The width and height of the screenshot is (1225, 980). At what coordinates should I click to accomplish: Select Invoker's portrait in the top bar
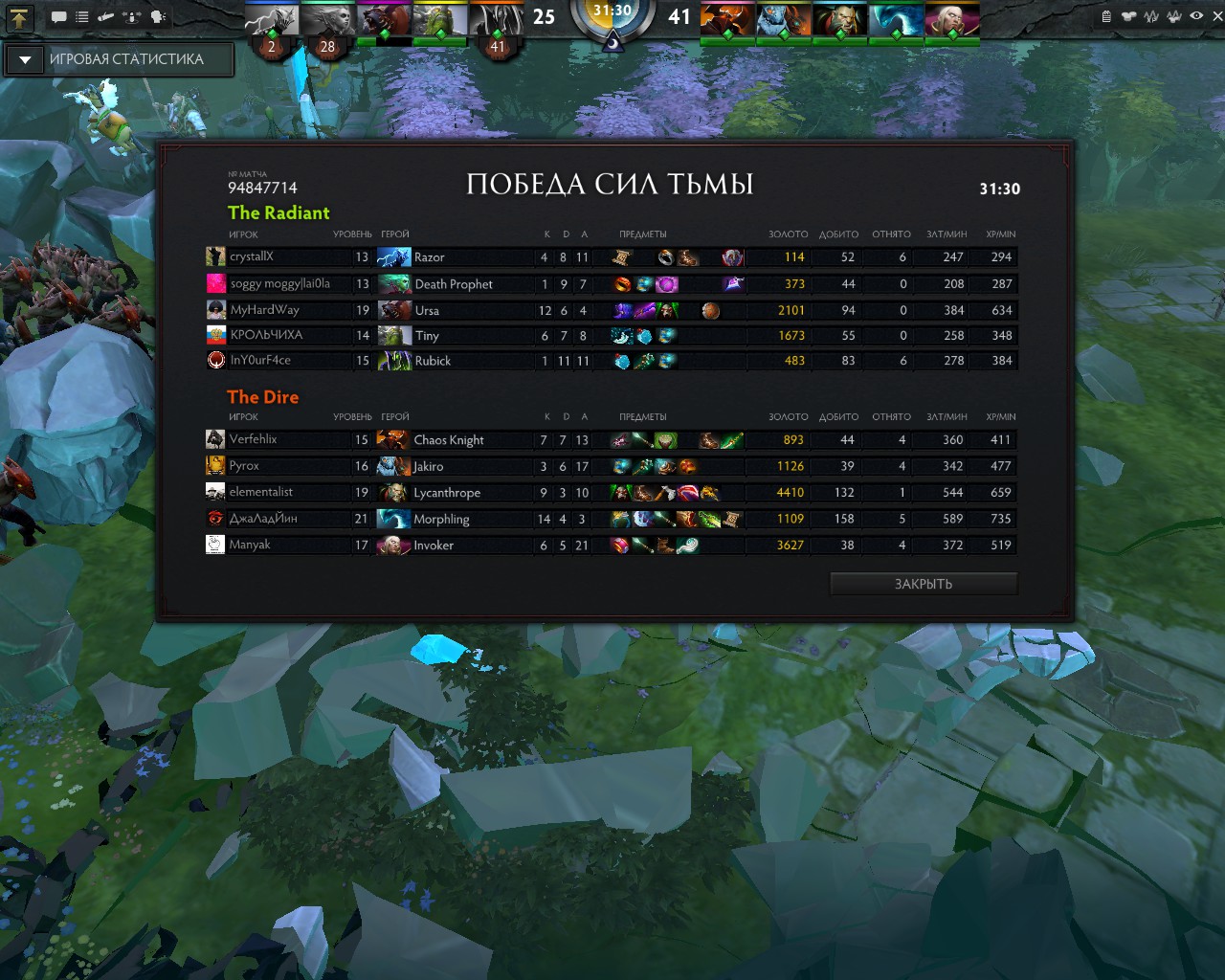click(952, 18)
